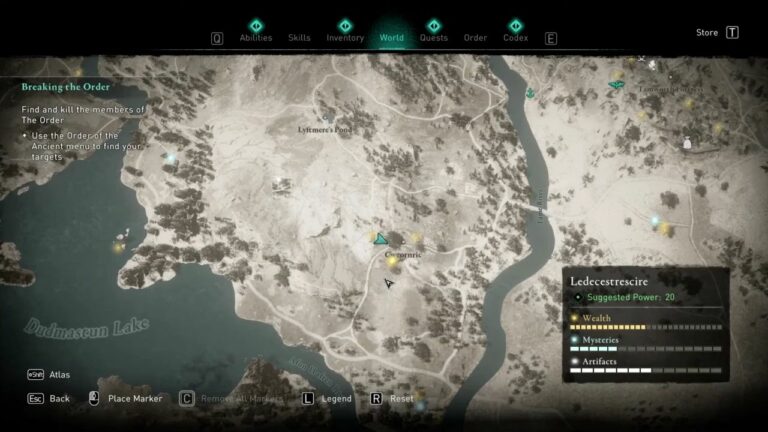This screenshot has height=432, width=768.
Task: Click the Ledecestrescire region info panel
Action: (645, 324)
